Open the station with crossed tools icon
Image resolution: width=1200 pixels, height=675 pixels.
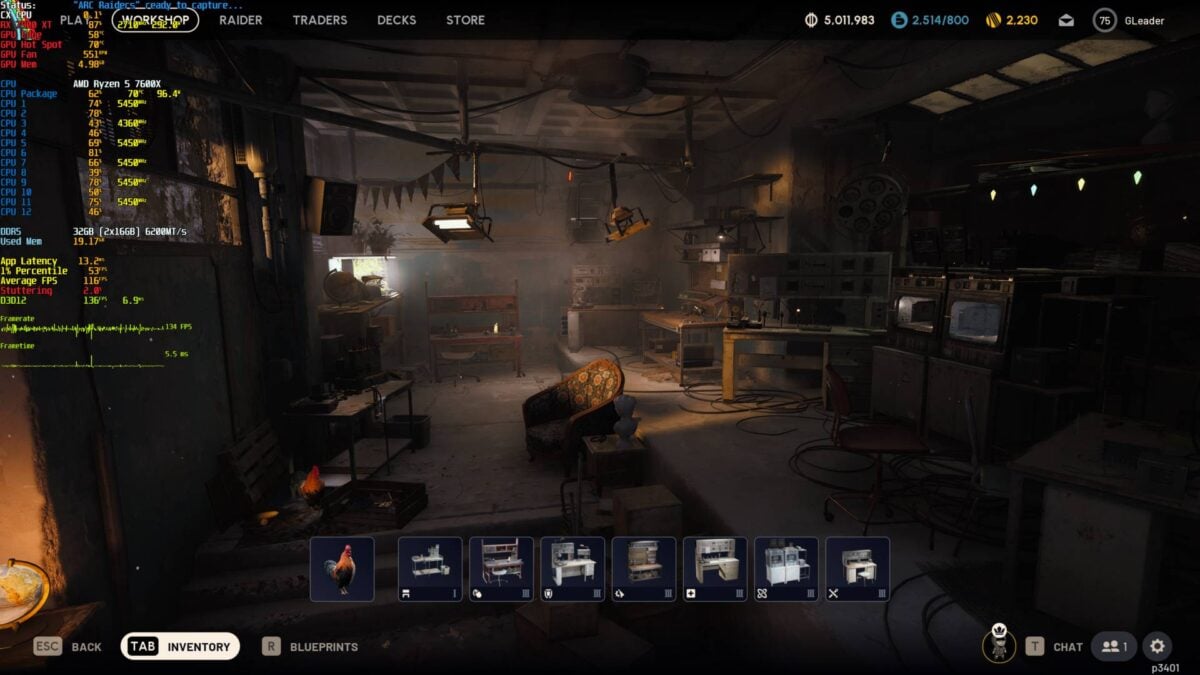tap(857, 569)
